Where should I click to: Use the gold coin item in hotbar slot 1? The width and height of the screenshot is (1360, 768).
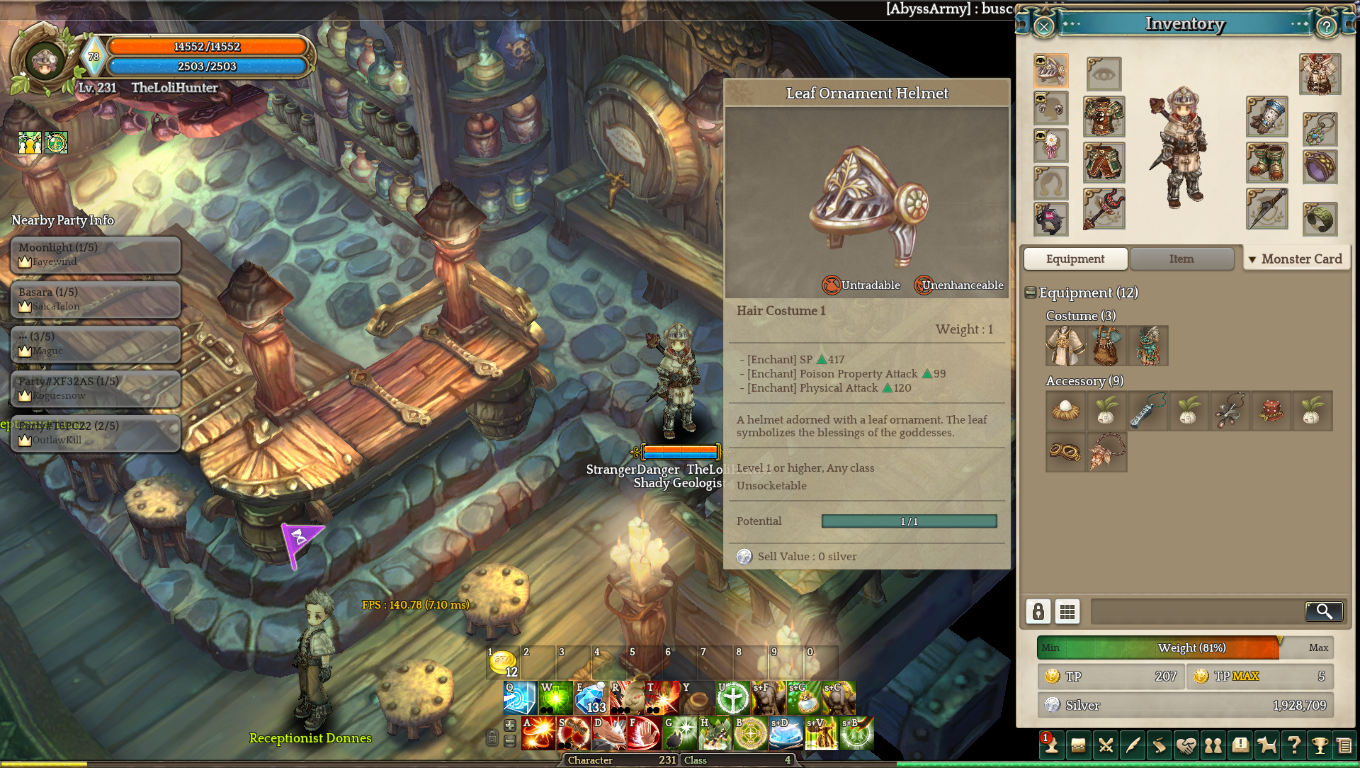tap(503, 662)
